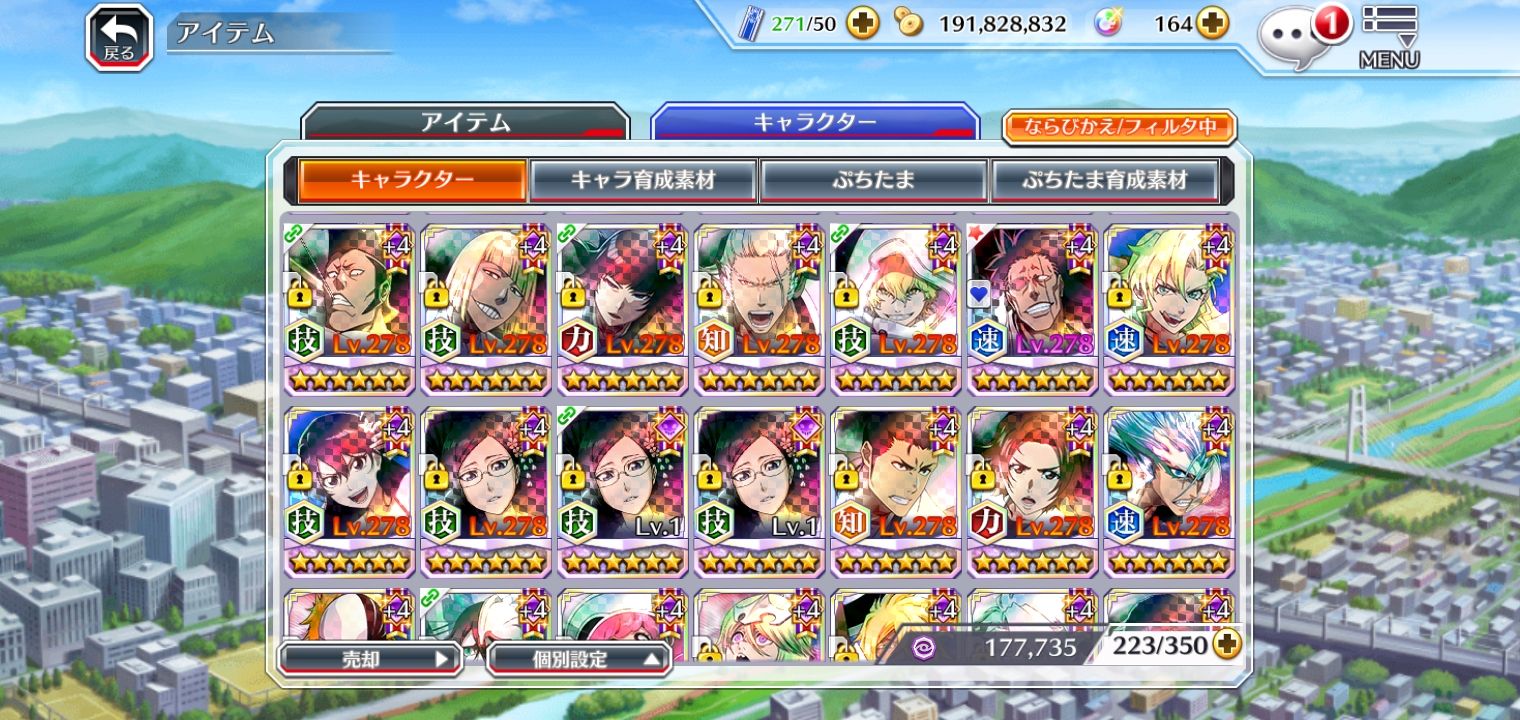
Task: Open the ならびかえ/フィルタ中 sort filter
Action: click(1119, 127)
